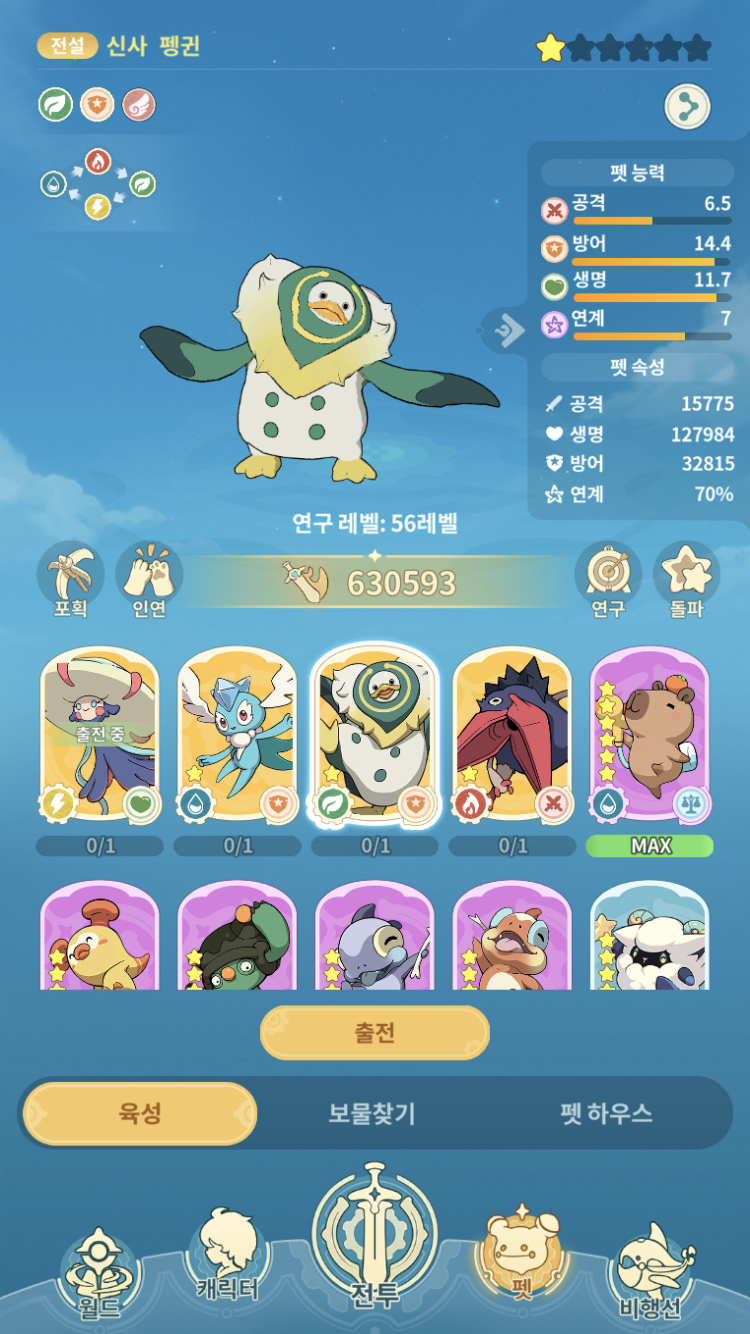Tap the 출전 deploy button
This screenshot has width=750, height=1334.
(x=374, y=1033)
